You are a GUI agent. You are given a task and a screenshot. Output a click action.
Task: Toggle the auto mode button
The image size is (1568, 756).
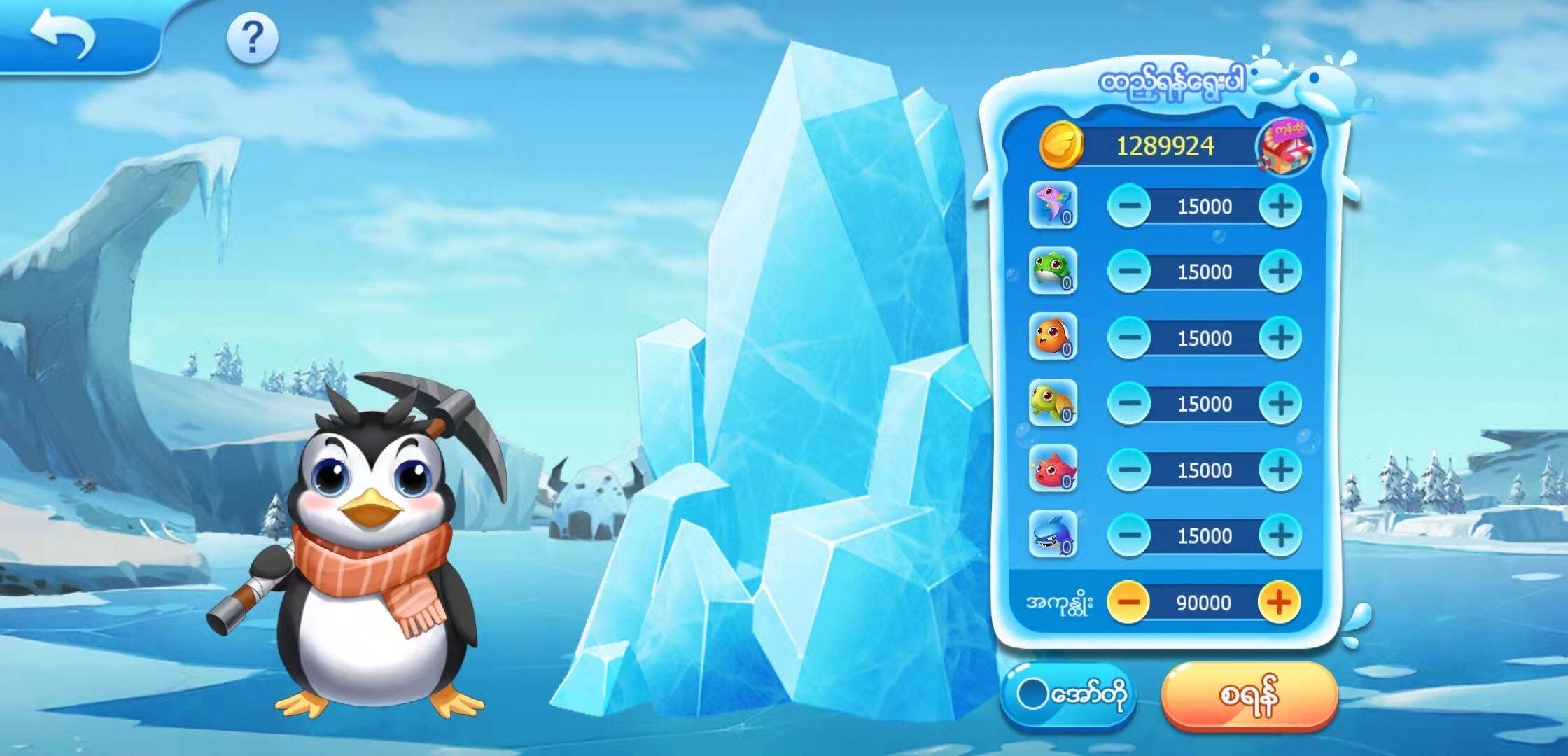click(1068, 695)
